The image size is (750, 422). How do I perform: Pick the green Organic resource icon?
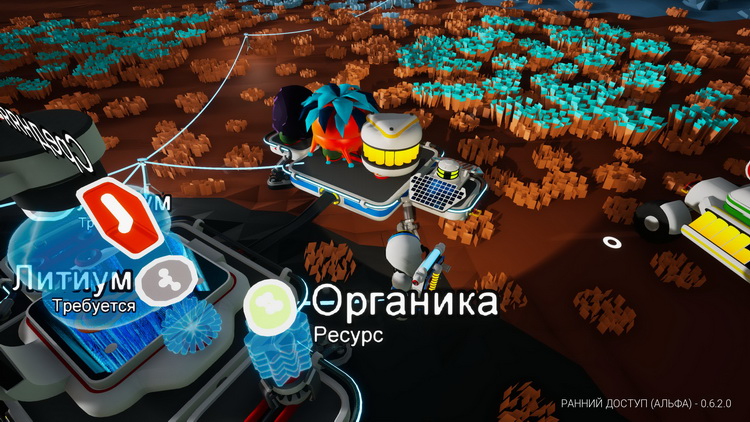[268, 301]
